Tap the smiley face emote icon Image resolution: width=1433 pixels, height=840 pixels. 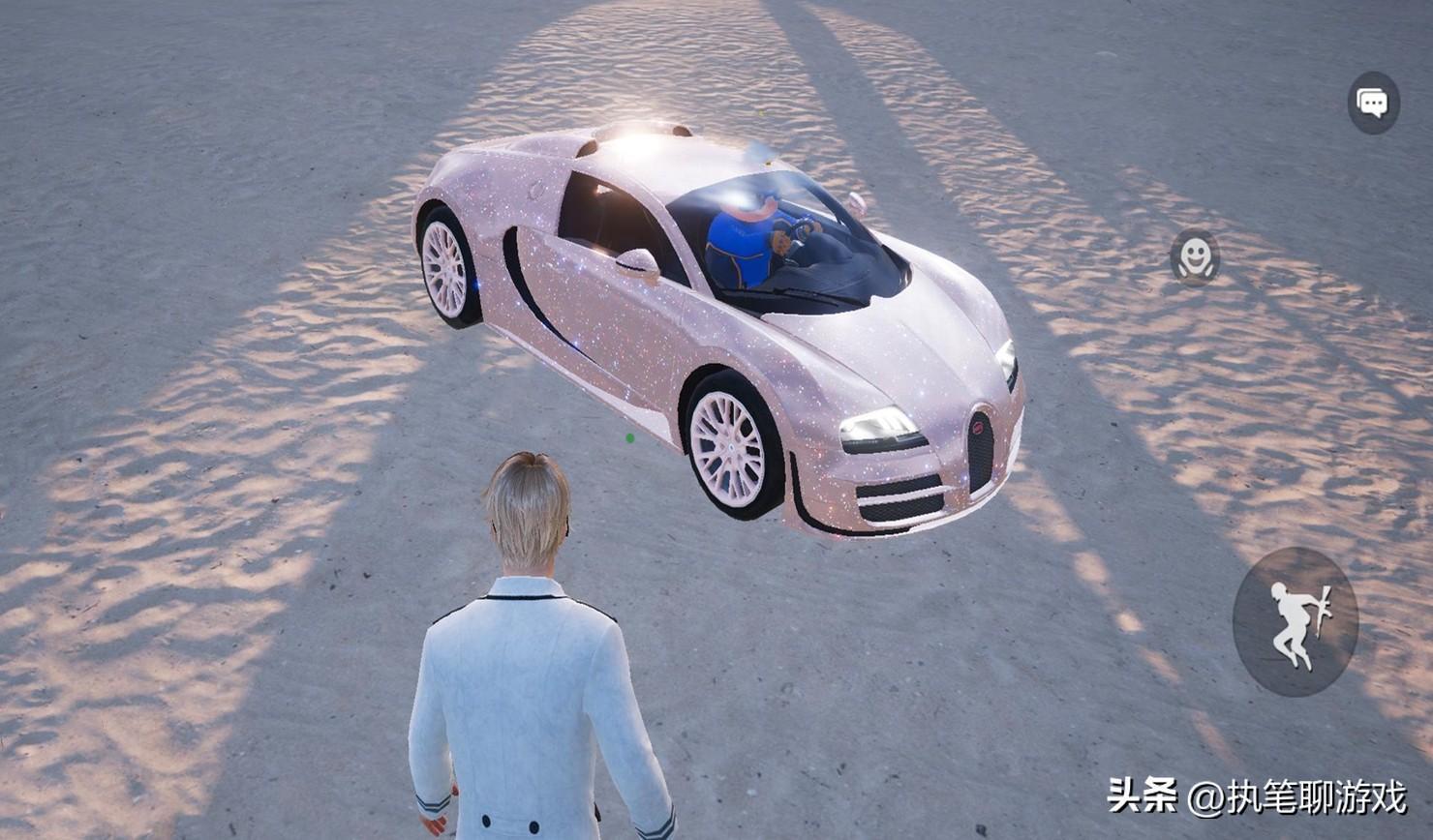pyautogui.click(x=1195, y=257)
